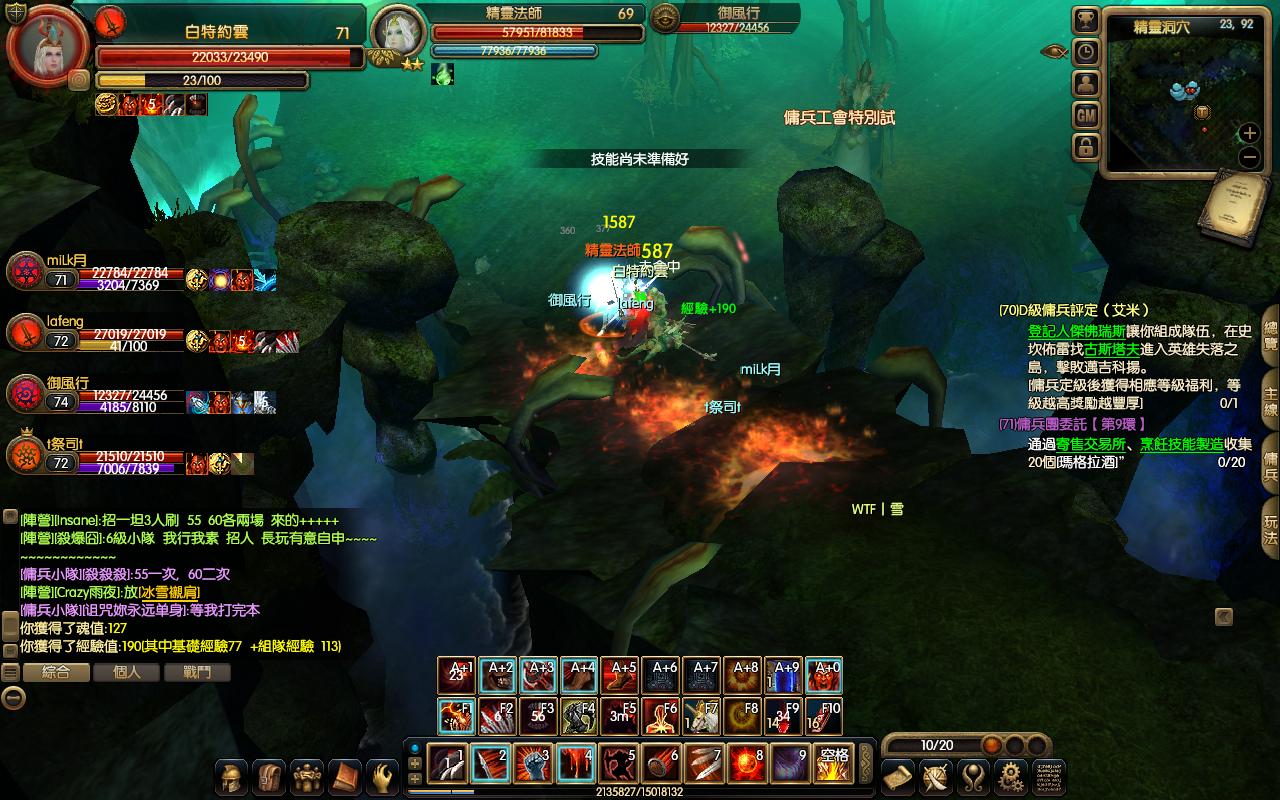Switch chat to the 戰鬥 tab
The width and height of the screenshot is (1280, 800).
click(197, 672)
